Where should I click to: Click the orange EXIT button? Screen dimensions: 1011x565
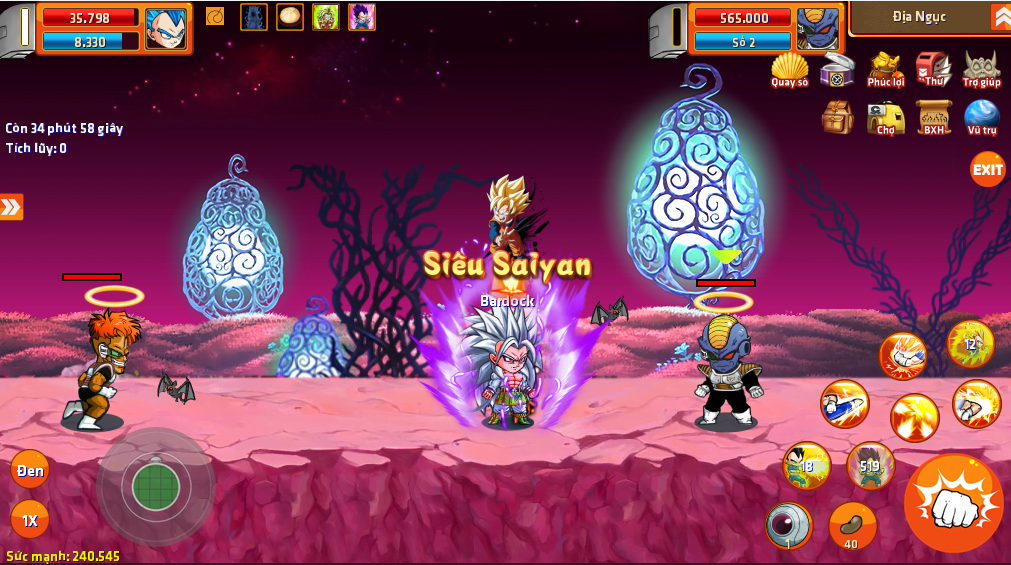pos(987,169)
